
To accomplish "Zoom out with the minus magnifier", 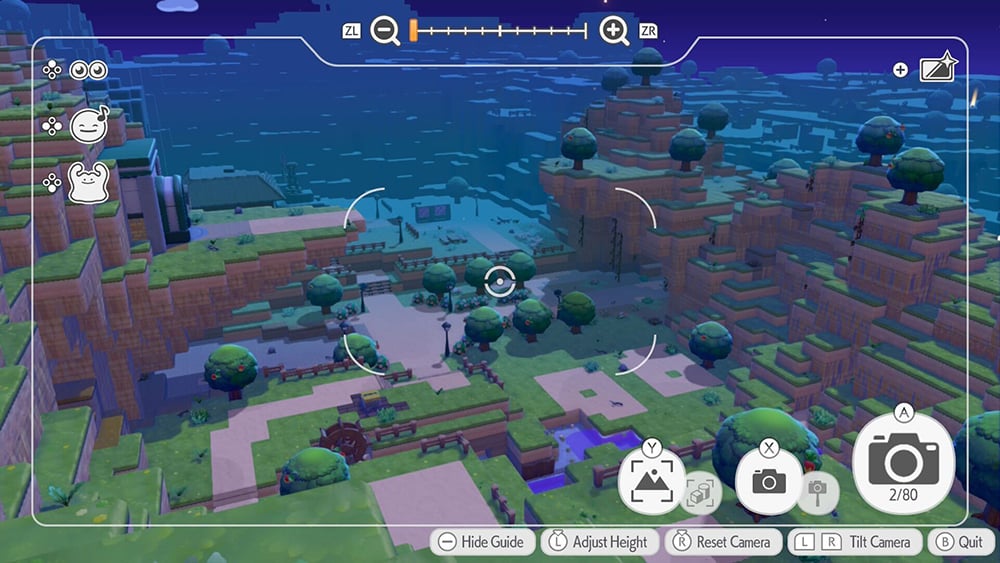I will (385, 31).
